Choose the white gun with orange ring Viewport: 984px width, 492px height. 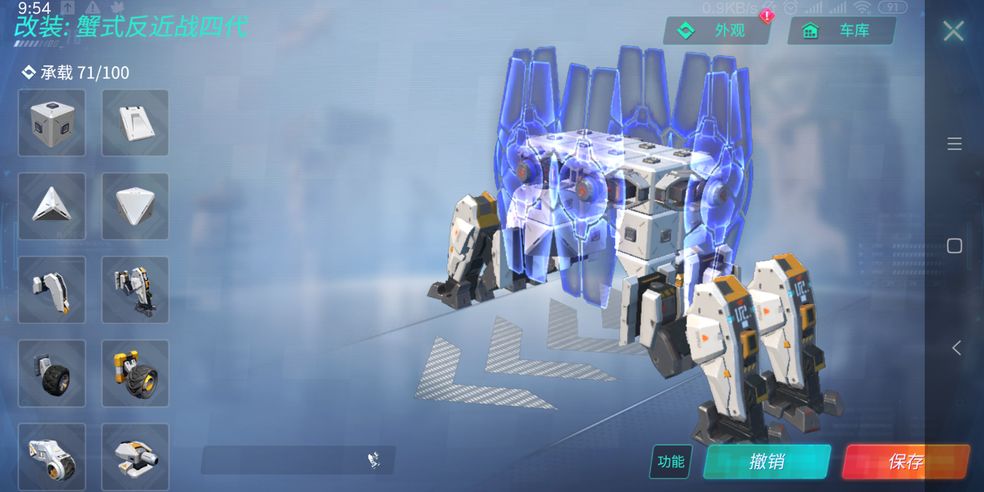[x=51, y=455]
